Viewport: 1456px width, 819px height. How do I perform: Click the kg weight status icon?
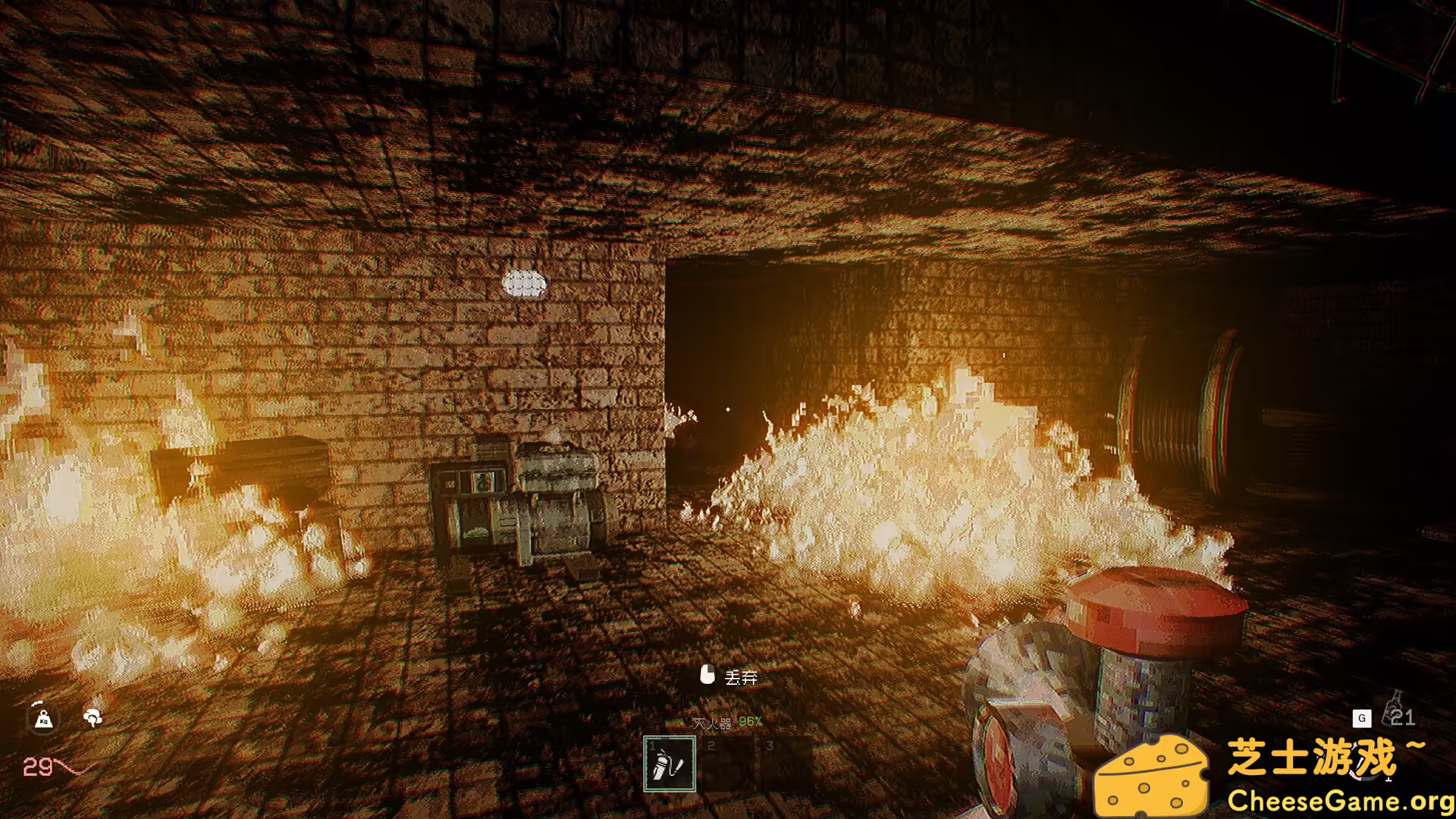tap(43, 717)
